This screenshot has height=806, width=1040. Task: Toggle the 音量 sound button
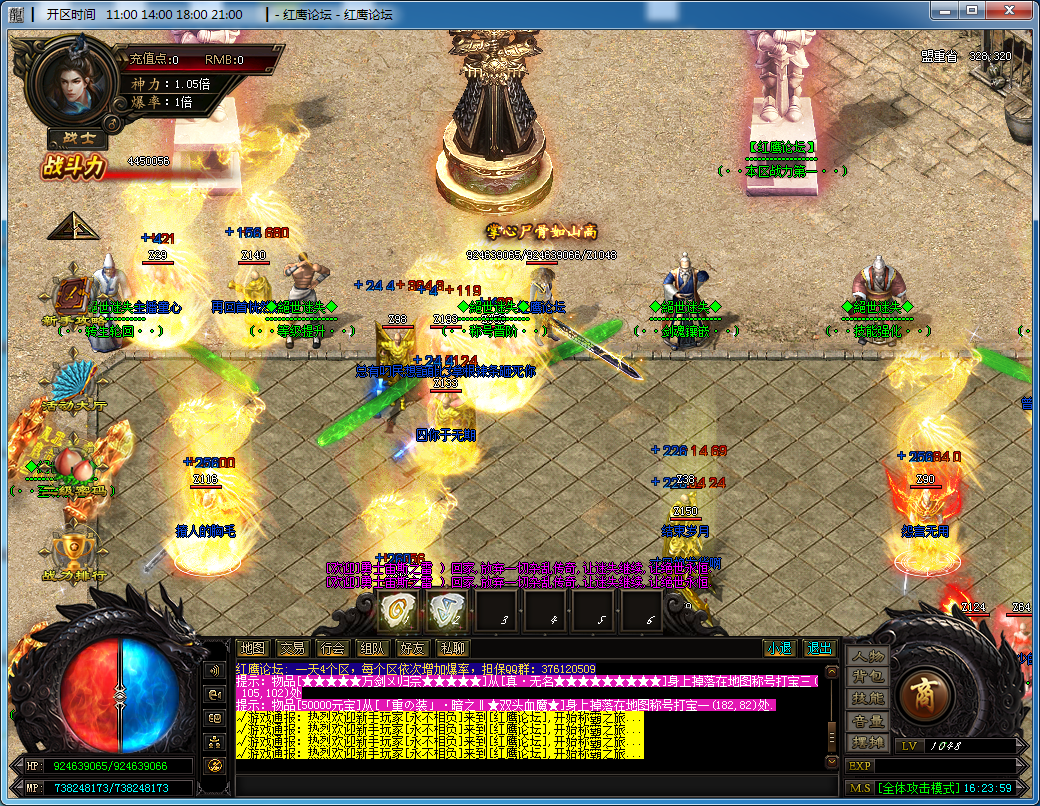click(867, 721)
